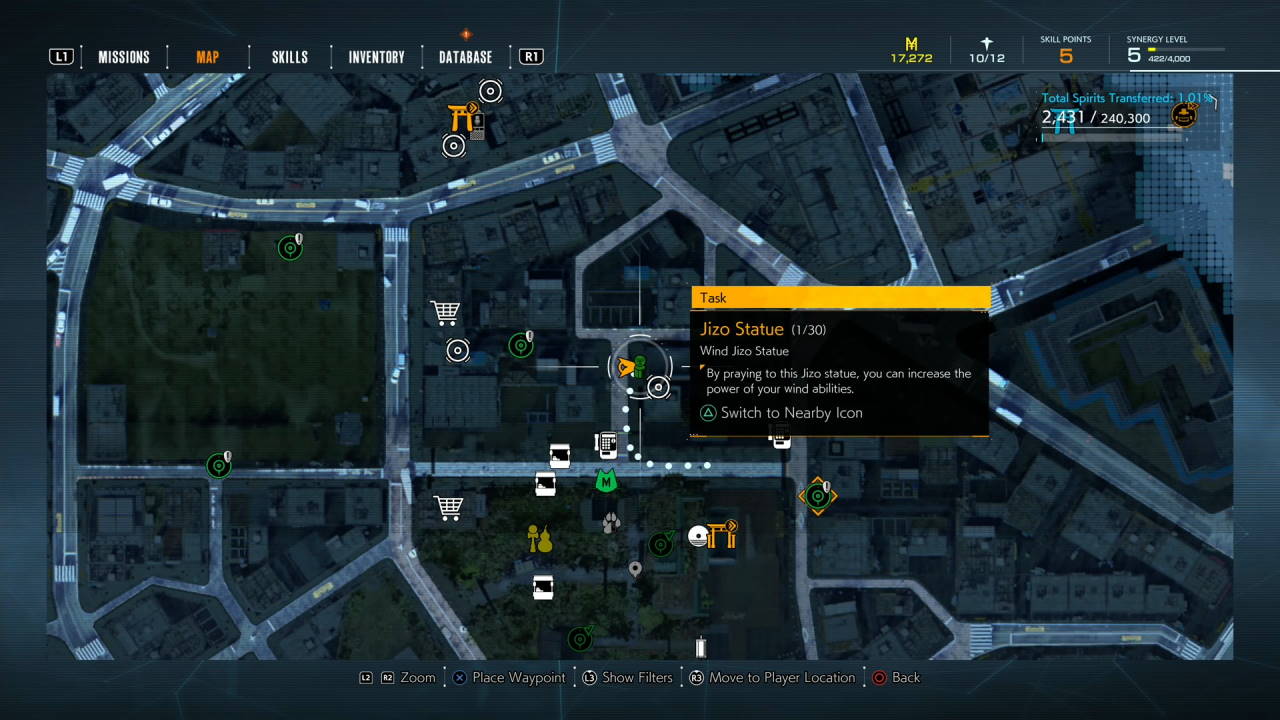Click the spirit transfer katashiro icon
The image size is (1280, 720).
point(1185,115)
